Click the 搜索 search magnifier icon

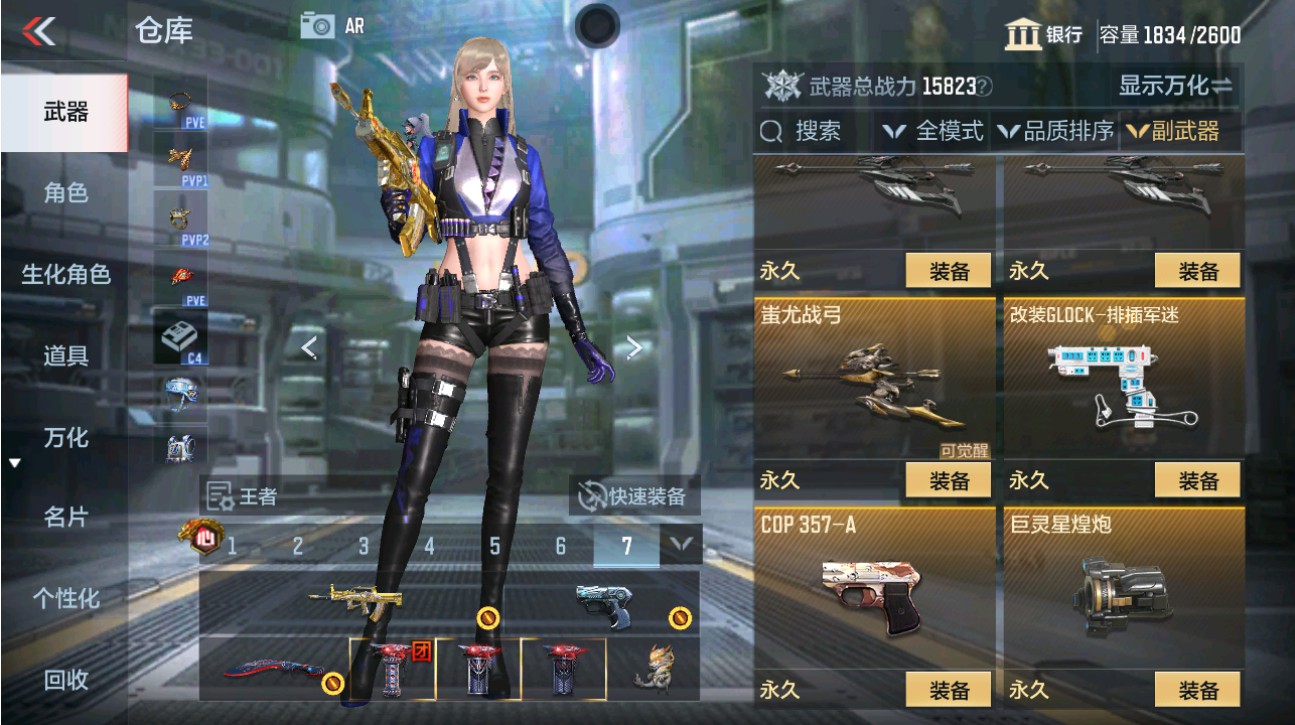(x=770, y=131)
